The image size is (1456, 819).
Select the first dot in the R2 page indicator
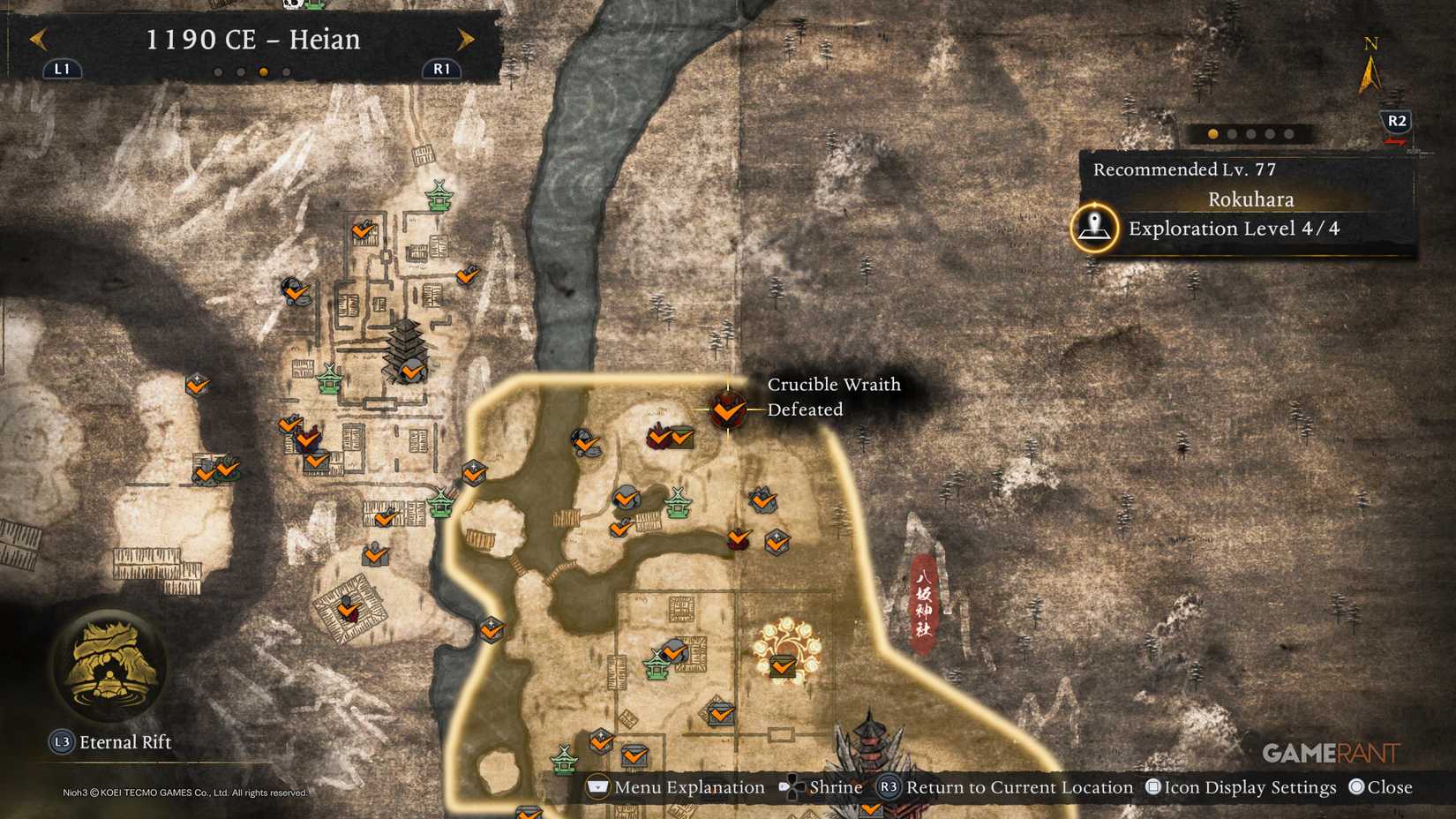[x=1213, y=134]
